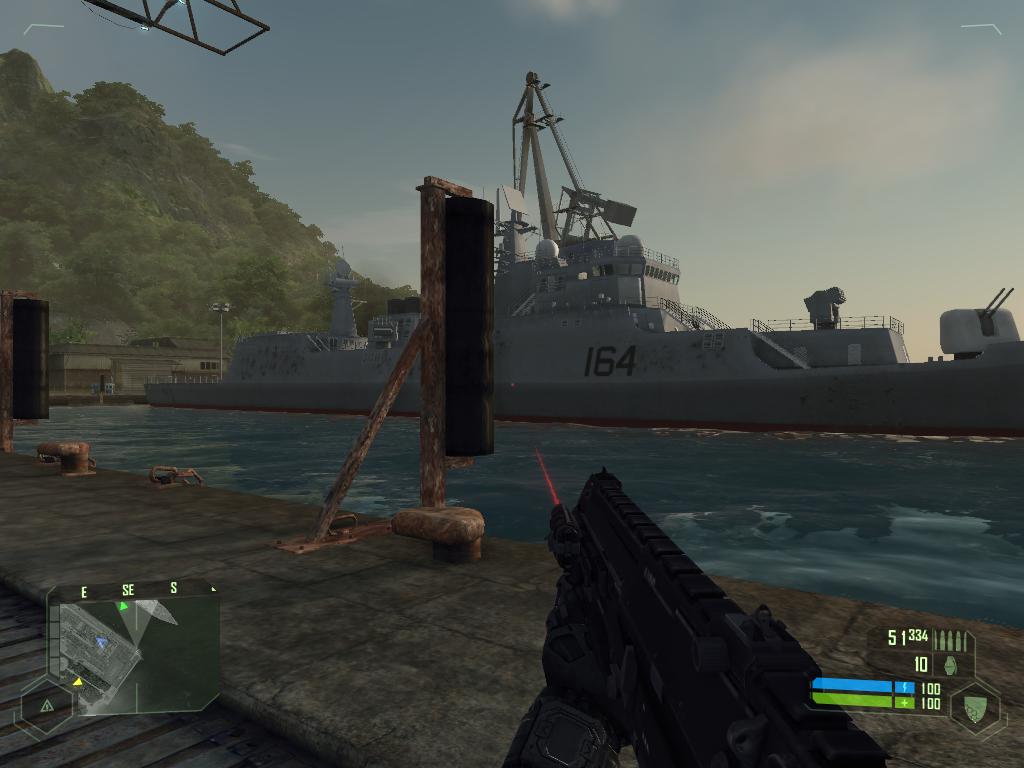This screenshot has height=768, width=1024.
Task: Select the bullet fire-mode icon
Action: pyautogui.click(x=949, y=639)
